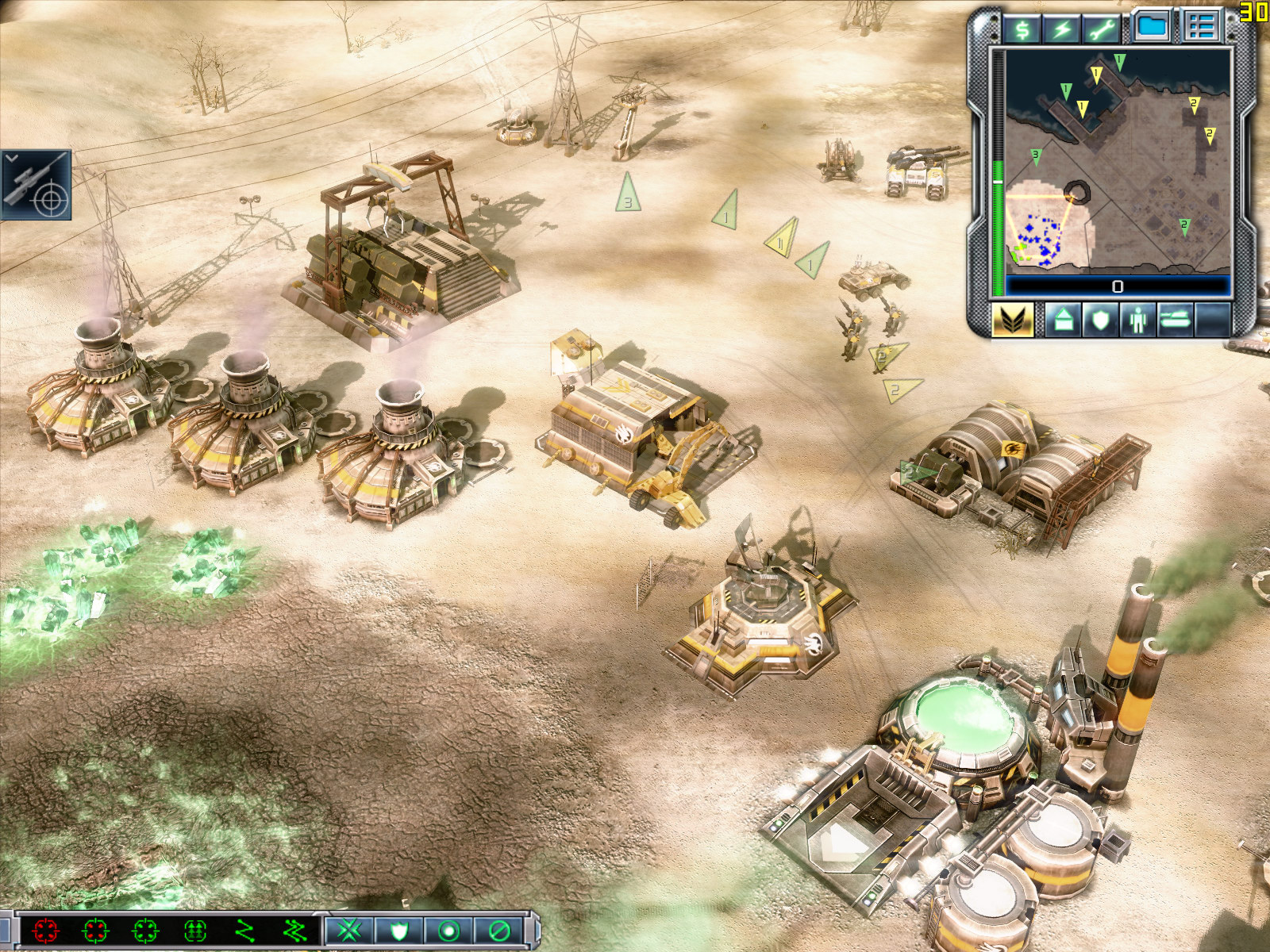This screenshot has height=952, width=1270.
Task: Set the circle-dot hold ground stance
Action: click(448, 930)
